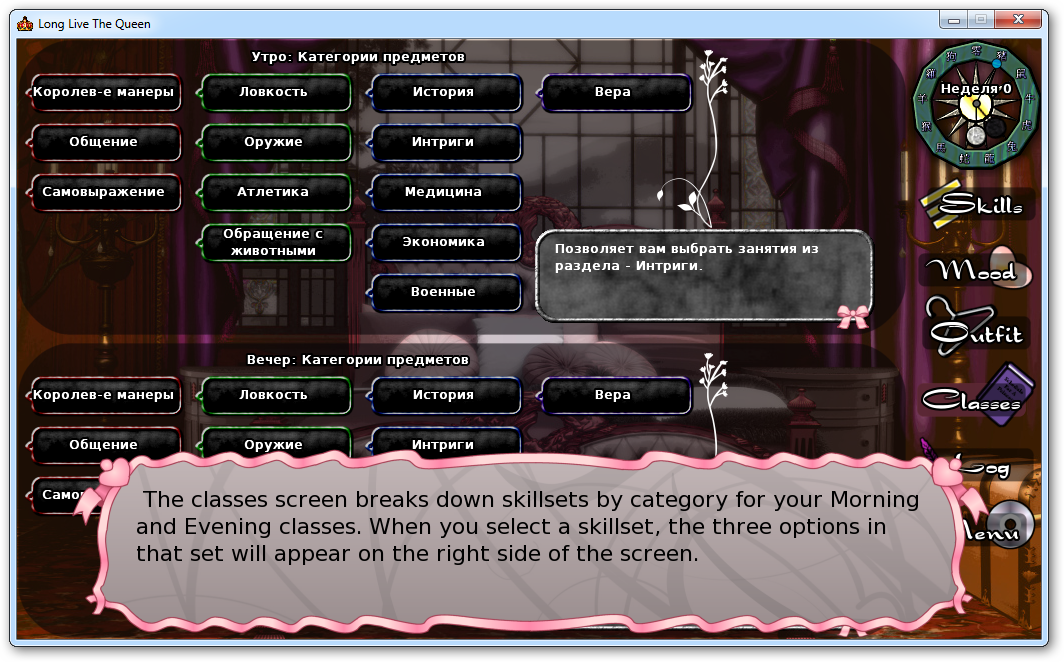This screenshot has height=662, width=1064.
Task: Select morning Королев-е манеры category
Action: click(104, 92)
